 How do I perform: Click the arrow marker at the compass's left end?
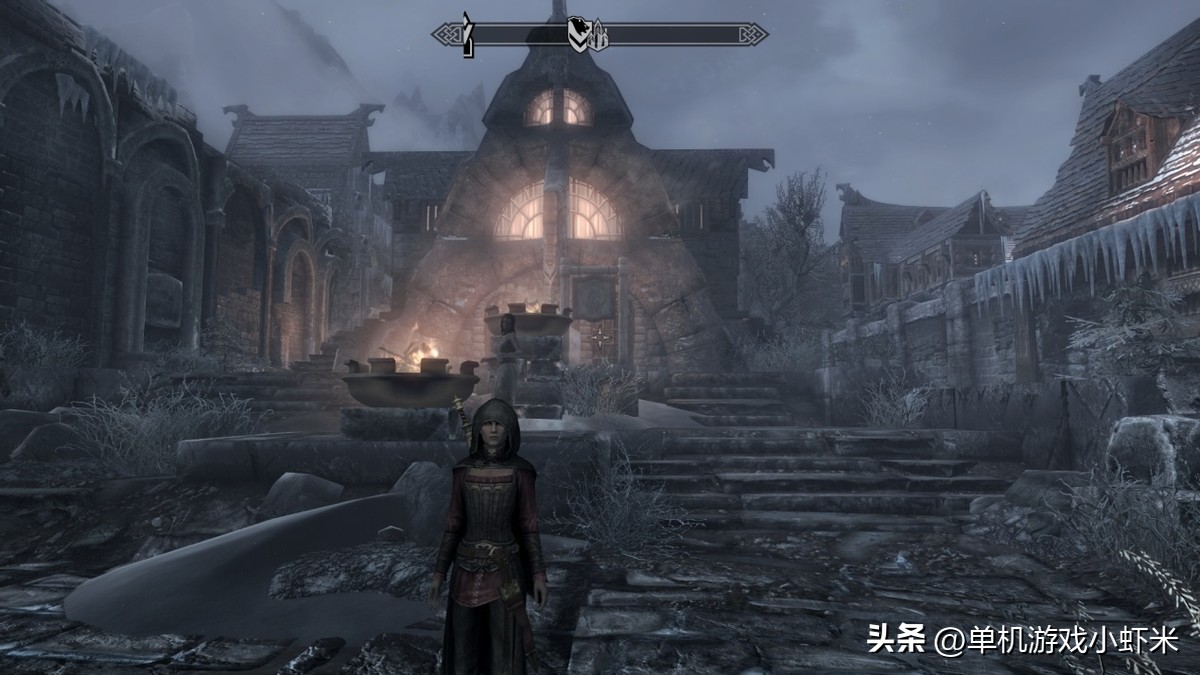pyautogui.click(x=466, y=35)
